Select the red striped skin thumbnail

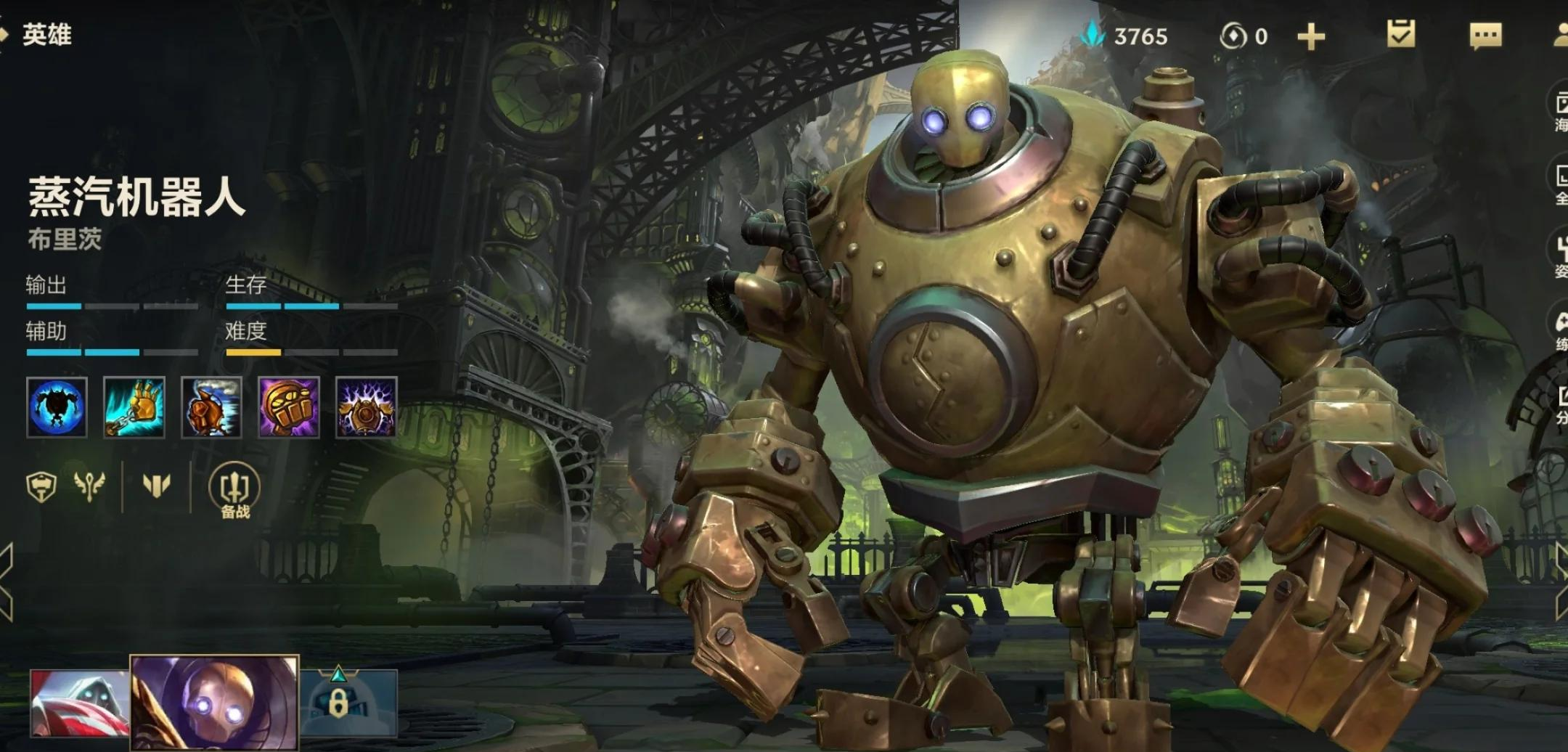coord(79,703)
